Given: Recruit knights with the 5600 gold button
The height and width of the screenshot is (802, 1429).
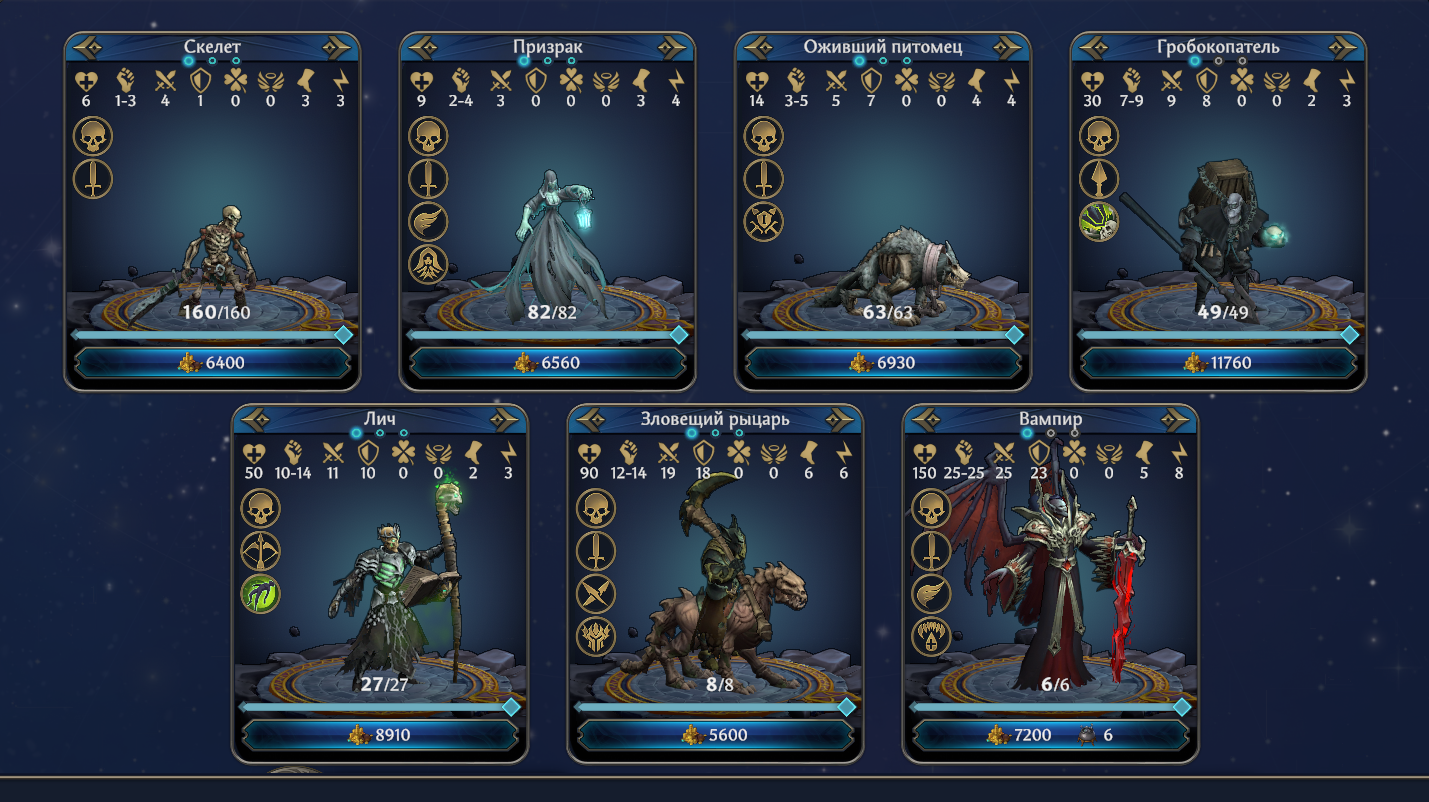Looking at the screenshot, I should (716, 734).
